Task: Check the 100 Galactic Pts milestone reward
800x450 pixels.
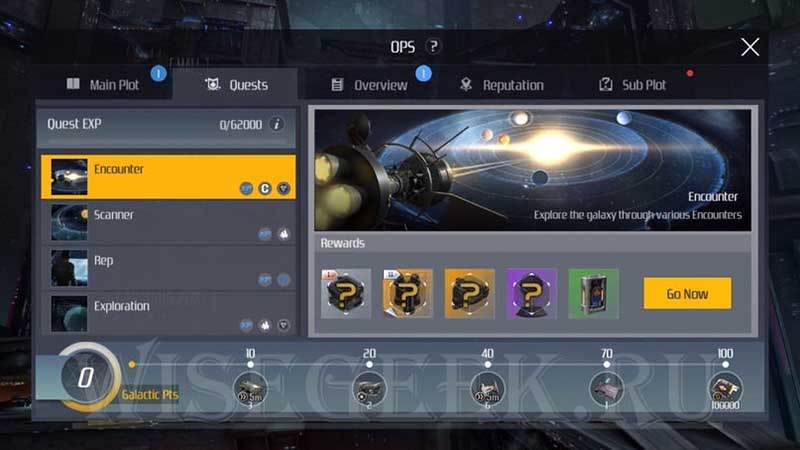Action: [x=725, y=388]
